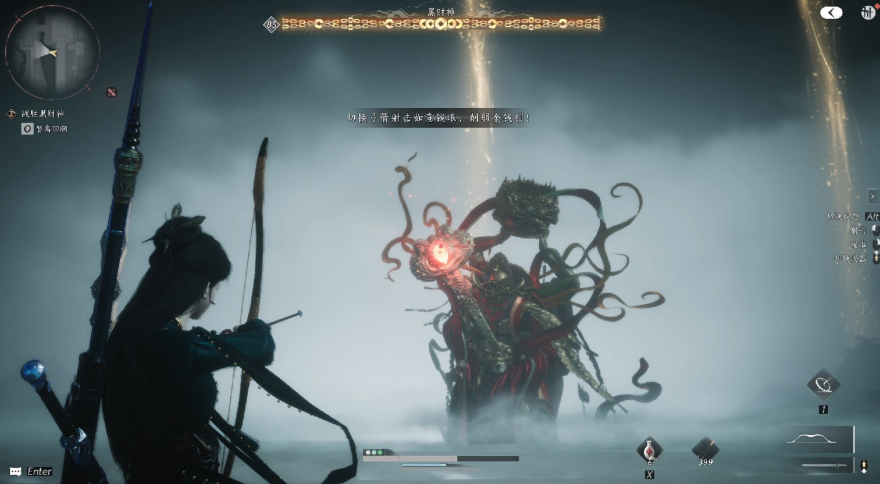Open the circular minimap
The image size is (880, 484).
(52, 51)
